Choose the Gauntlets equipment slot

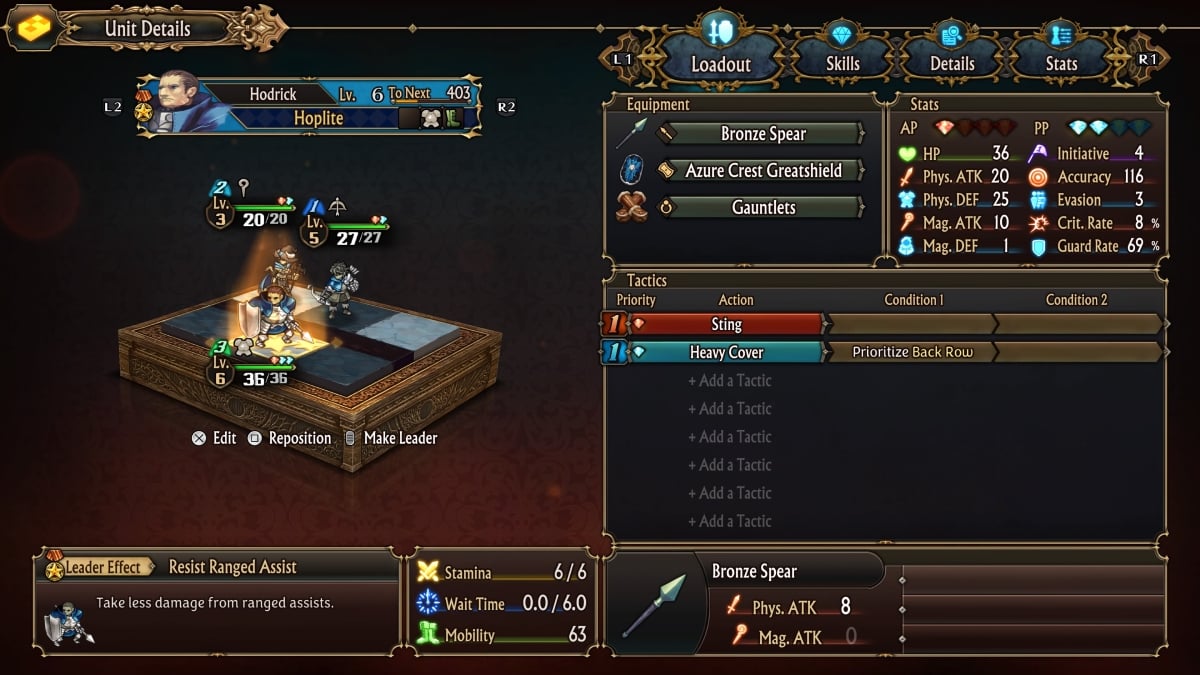tap(762, 208)
